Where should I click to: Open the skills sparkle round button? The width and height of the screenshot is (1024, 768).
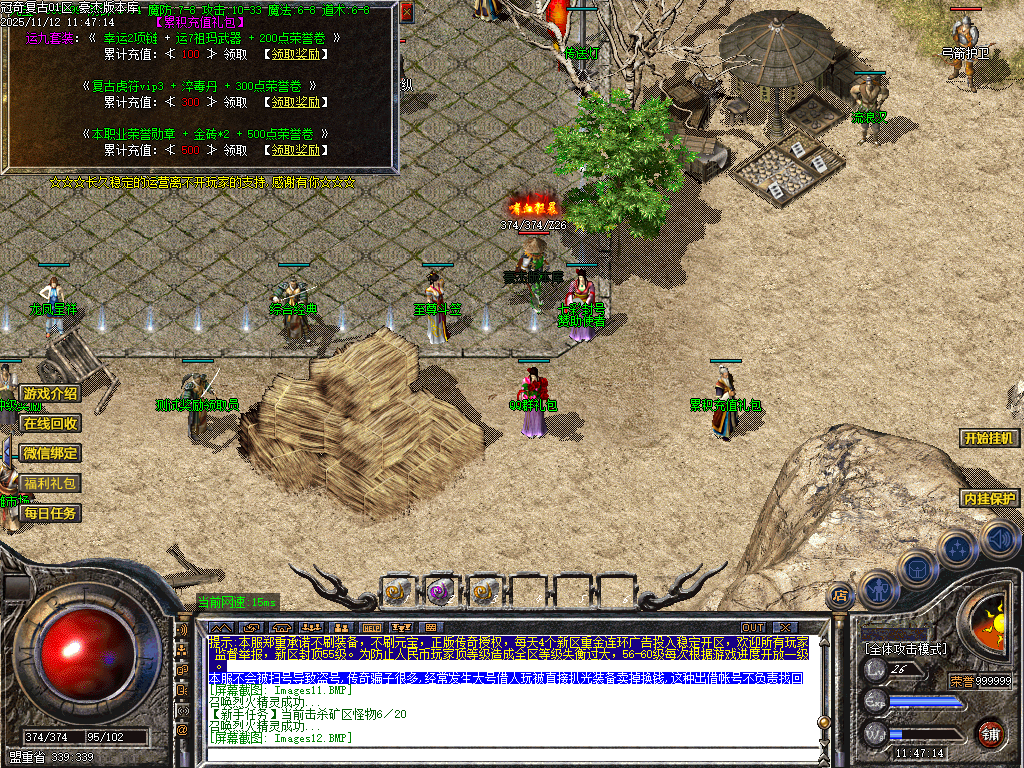pos(958,549)
